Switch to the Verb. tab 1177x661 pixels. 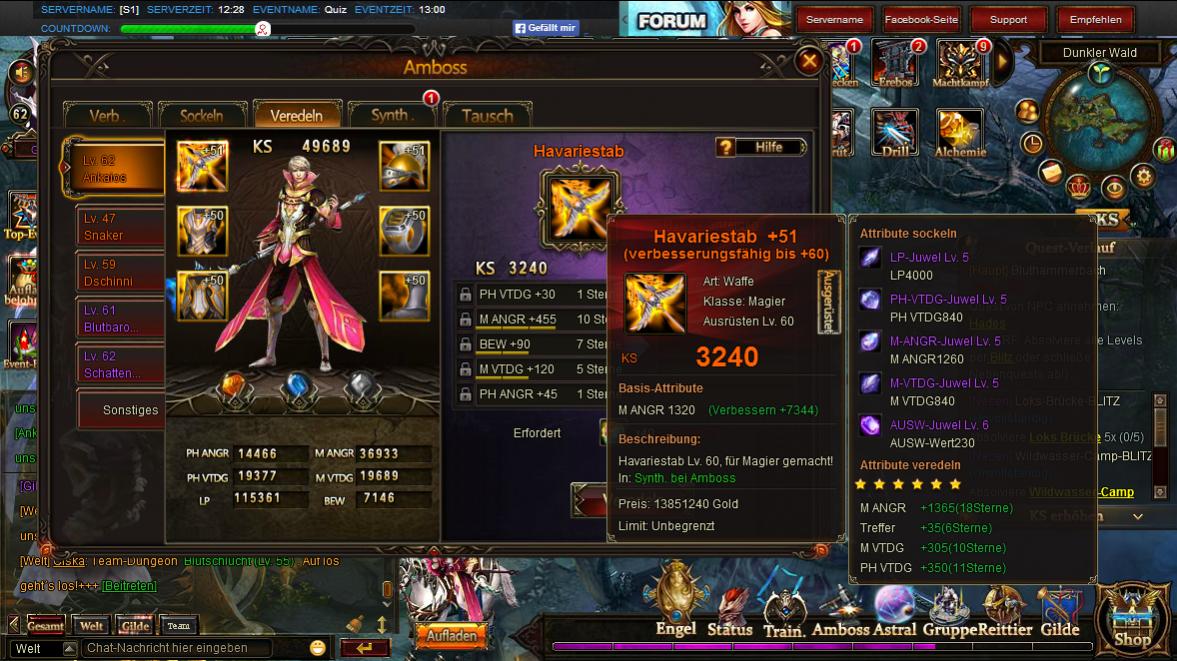coord(107,115)
